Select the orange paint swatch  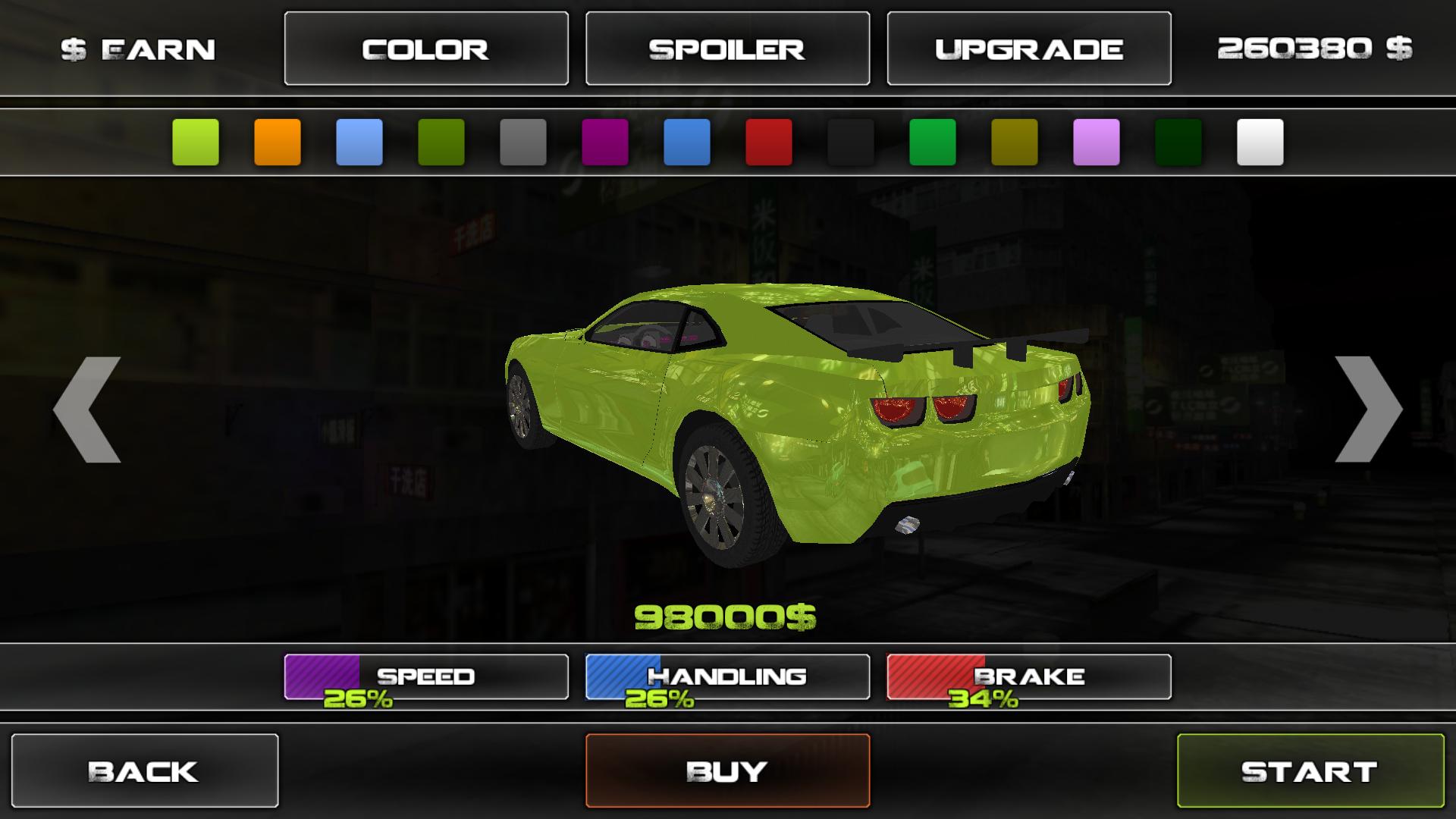[x=278, y=142]
